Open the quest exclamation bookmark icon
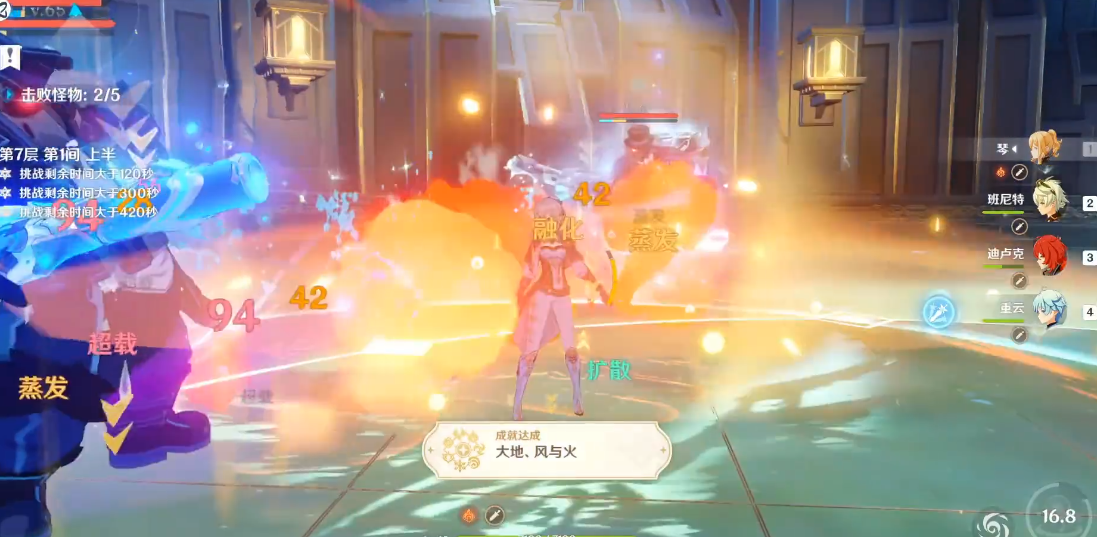The image size is (1097, 537). pyautogui.click(x=10, y=56)
